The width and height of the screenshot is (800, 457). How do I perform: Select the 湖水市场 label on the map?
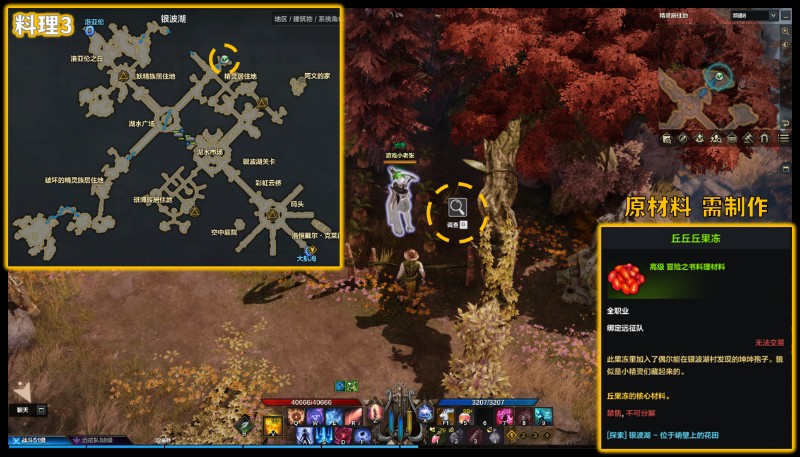(x=209, y=152)
